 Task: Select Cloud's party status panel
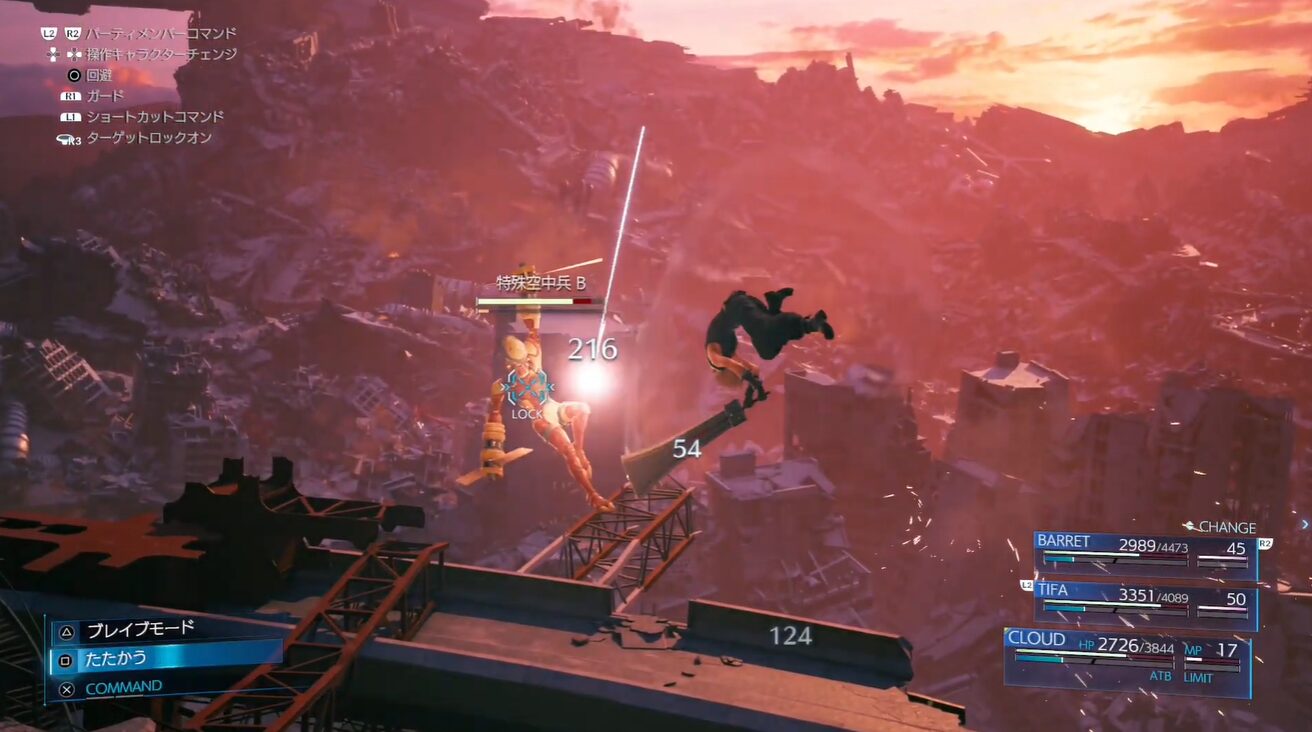1127,660
